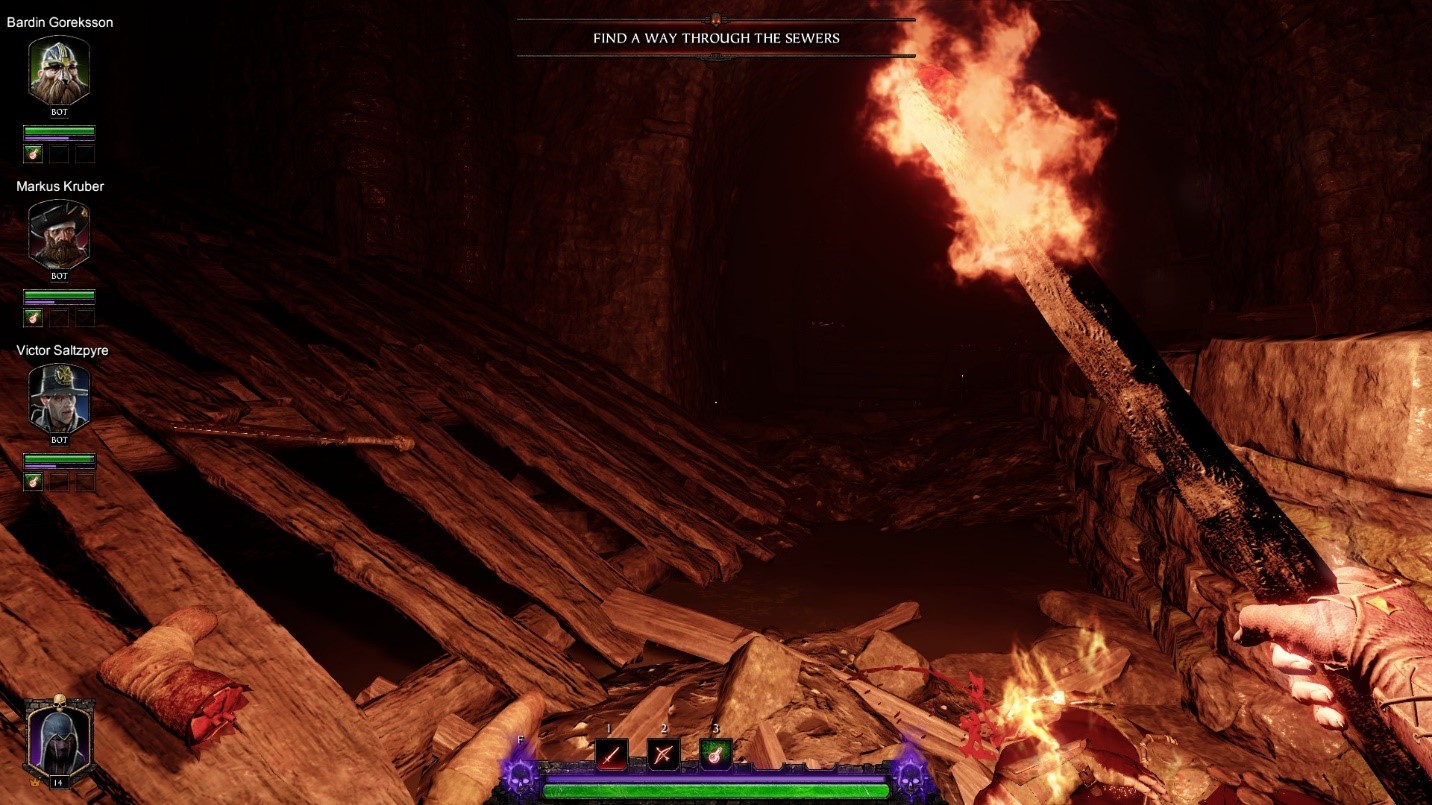
Task: Use the healing potion in slot 3
Action: (715, 753)
